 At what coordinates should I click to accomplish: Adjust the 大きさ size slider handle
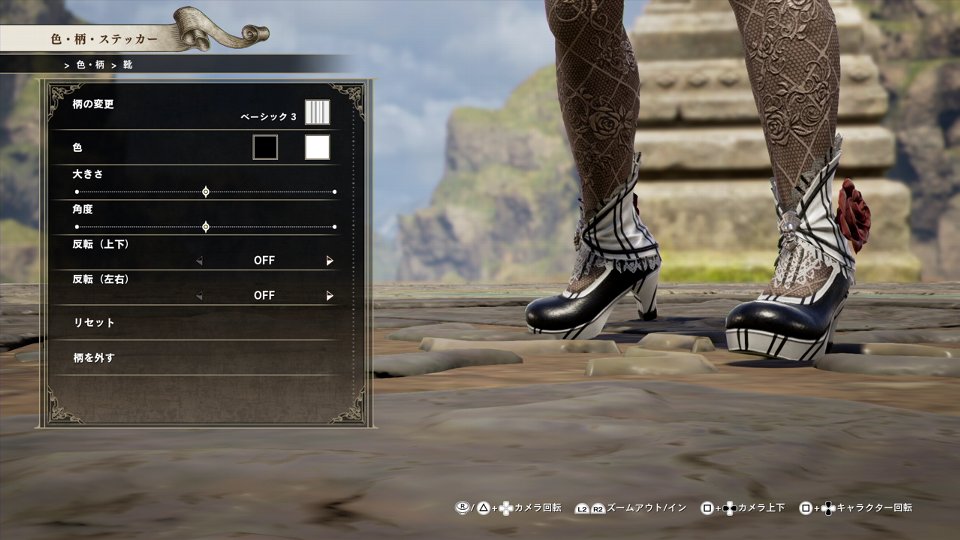point(206,191)
